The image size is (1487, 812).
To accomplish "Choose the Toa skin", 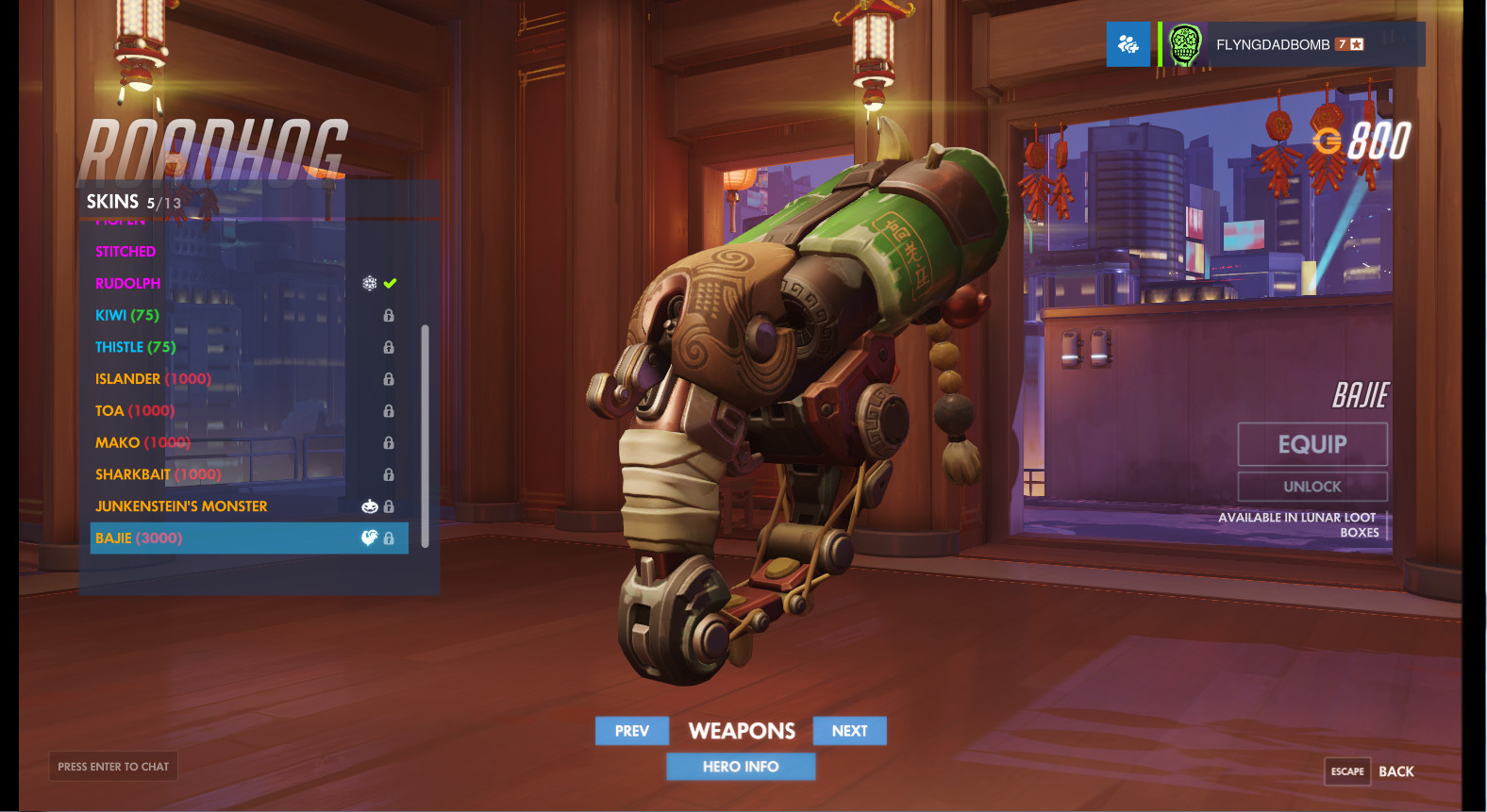I will [x=135, y=411].
